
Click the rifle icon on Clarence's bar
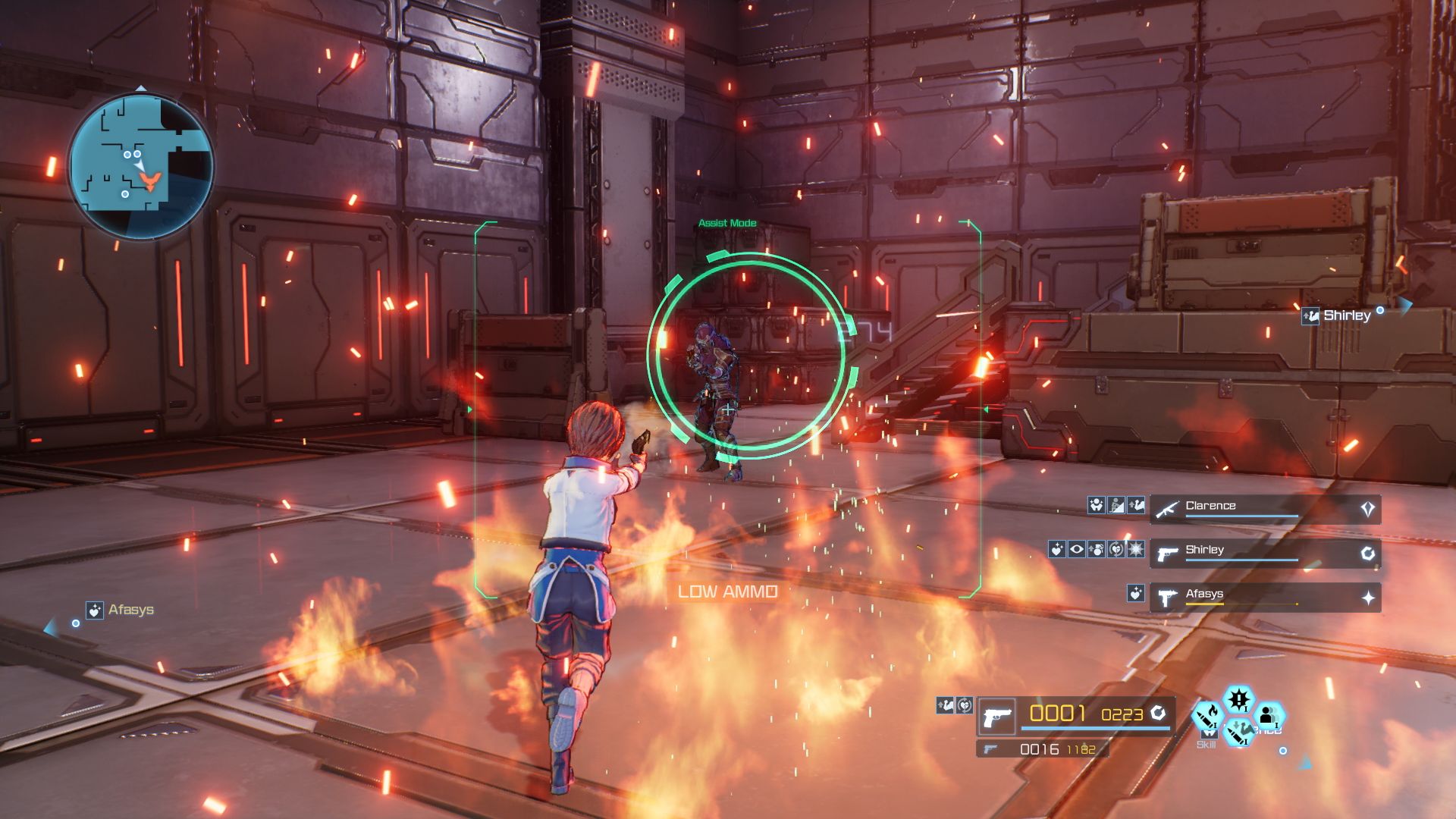point(1167,508)
